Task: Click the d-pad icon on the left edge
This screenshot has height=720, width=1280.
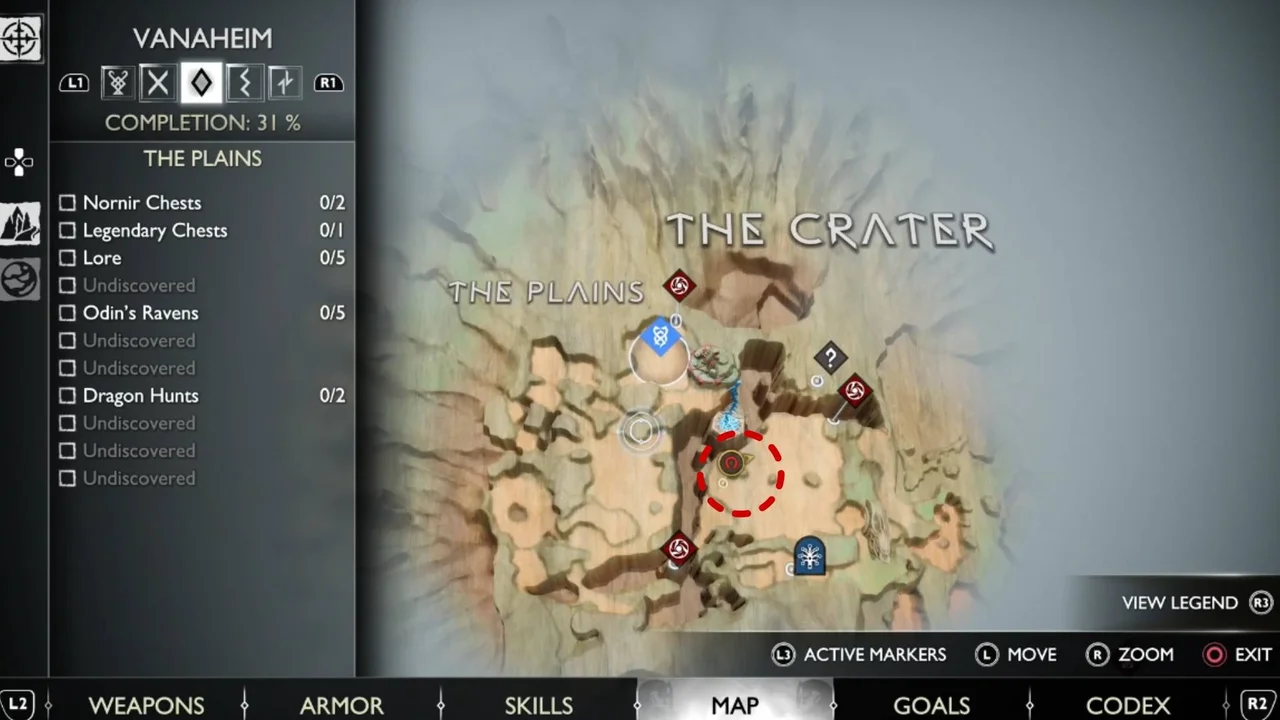Action: pyautogui.click(x=20, y=162)
